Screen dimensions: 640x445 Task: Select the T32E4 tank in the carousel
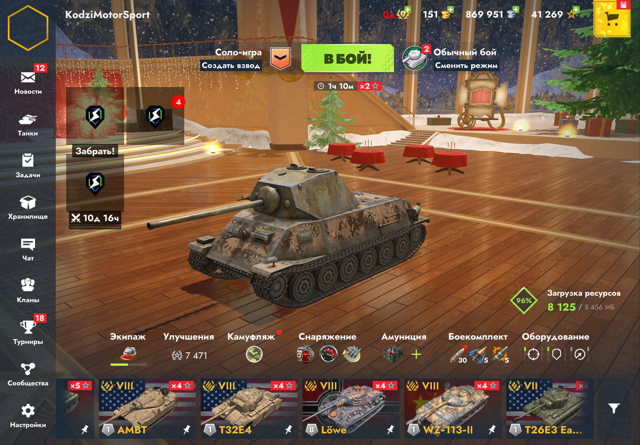tap(249, 410)
